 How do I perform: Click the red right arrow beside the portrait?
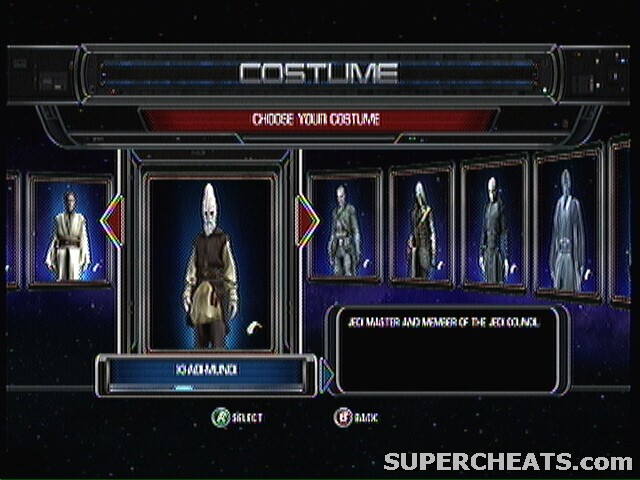point(307,222)
